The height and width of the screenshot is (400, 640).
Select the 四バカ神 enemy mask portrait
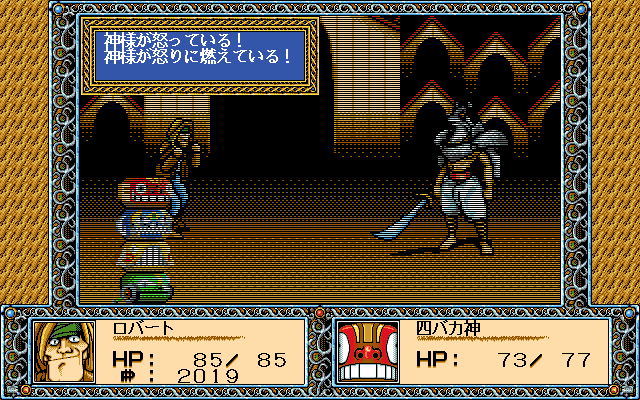pos(369,352)
